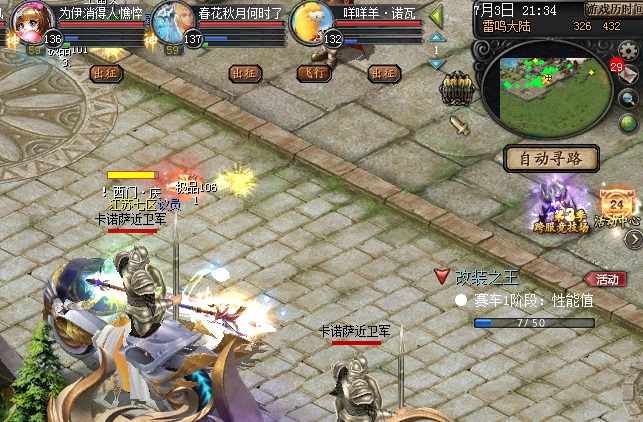Collapse the panel with the green arrow
The width and height of the screenshot is (643, 422).
click(x=436, y=16)
